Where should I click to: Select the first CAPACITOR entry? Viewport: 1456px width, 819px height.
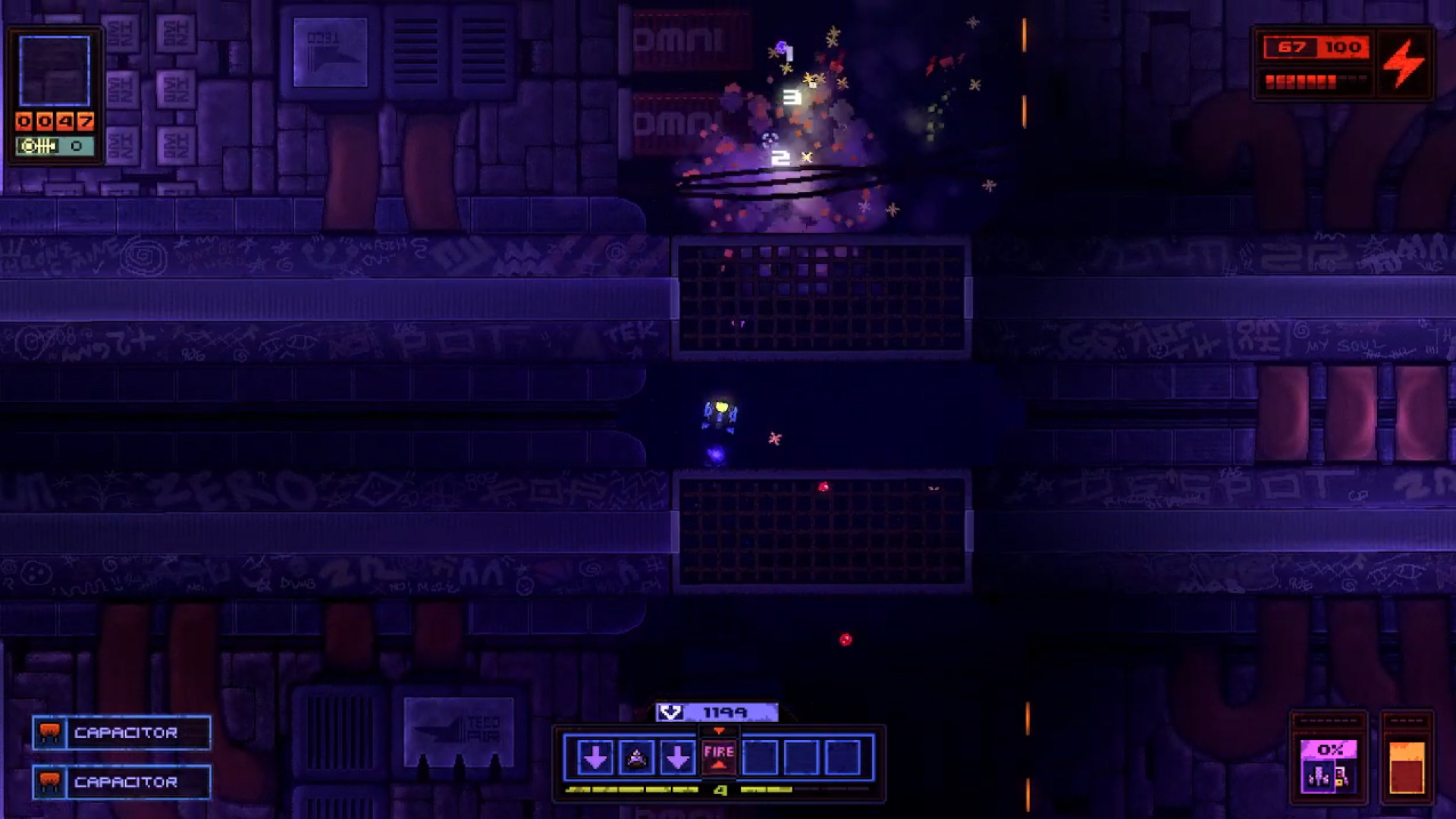[125, 733]
